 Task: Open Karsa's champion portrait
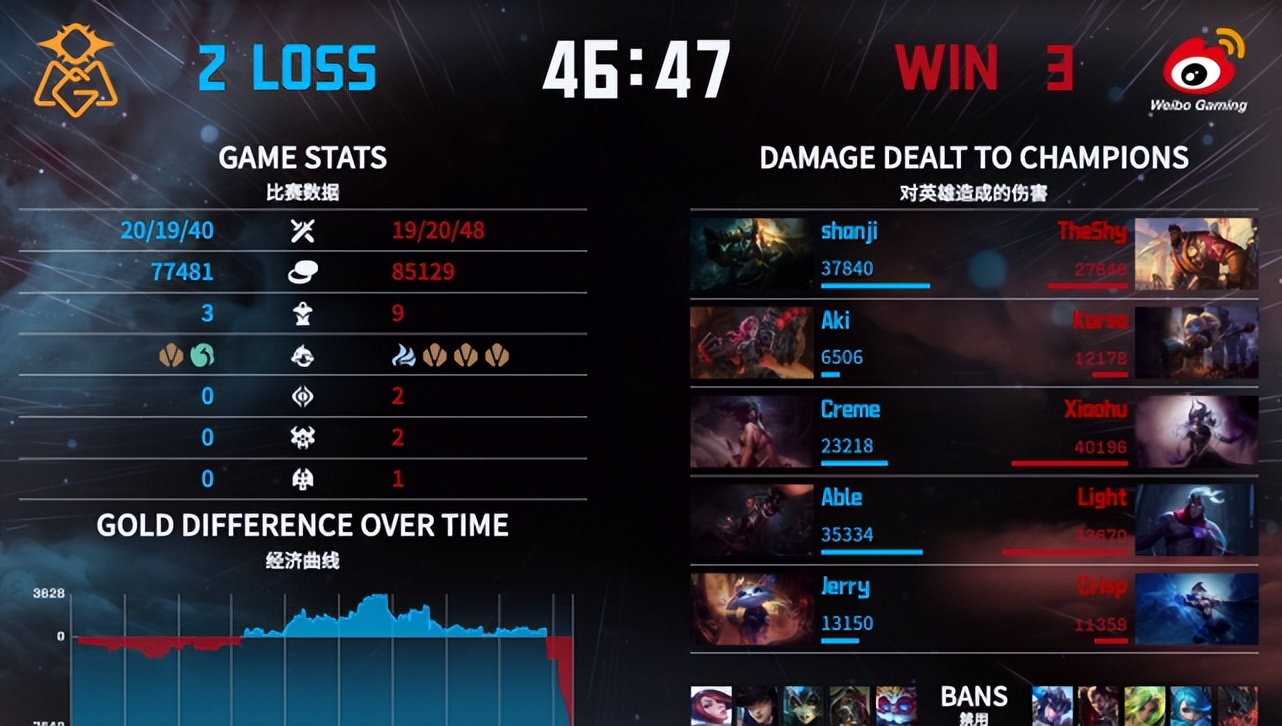pyautogui.click(x=1197, y=343)
